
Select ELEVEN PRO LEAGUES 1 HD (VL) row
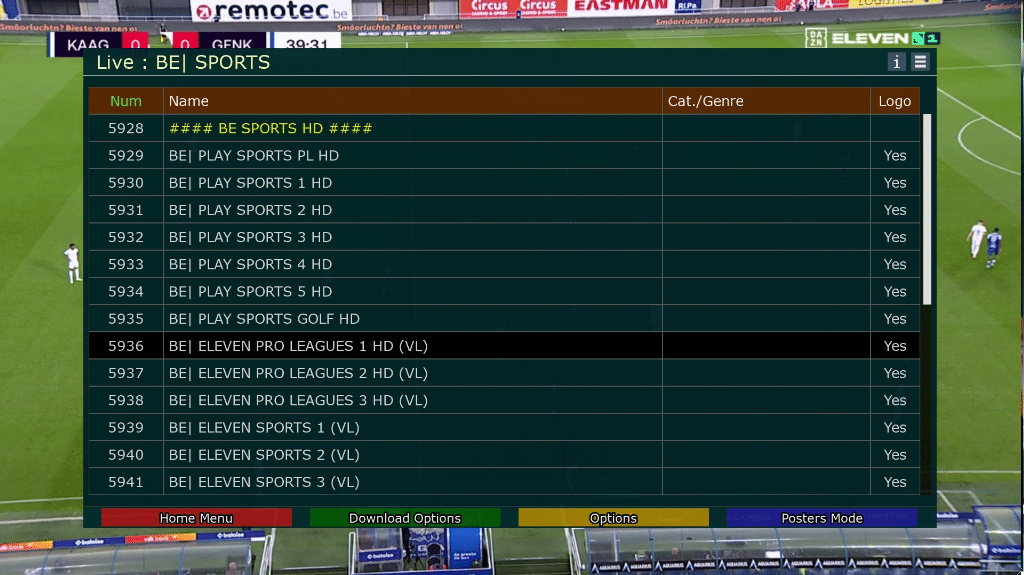[x=298, y=346]
